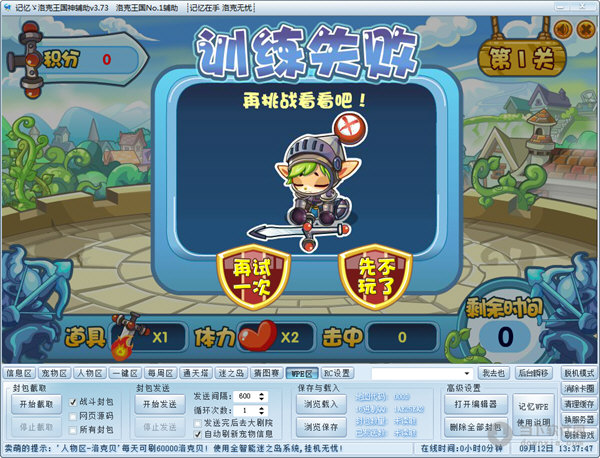The image size is (600, 458).
Task: Click the 开始截取 button
Action: tap(36, 404)
